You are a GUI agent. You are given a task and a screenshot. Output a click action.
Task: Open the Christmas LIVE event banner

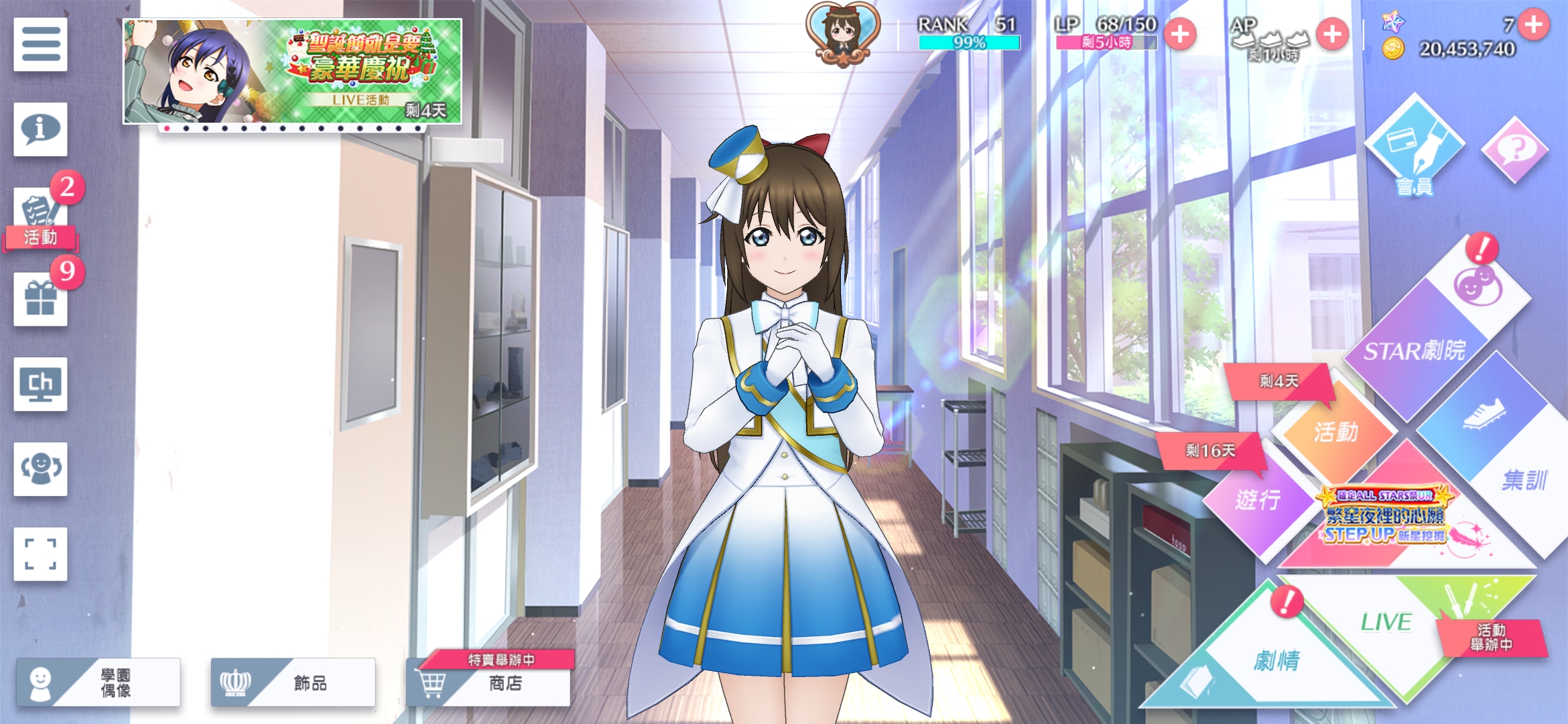tap(292, 71)
